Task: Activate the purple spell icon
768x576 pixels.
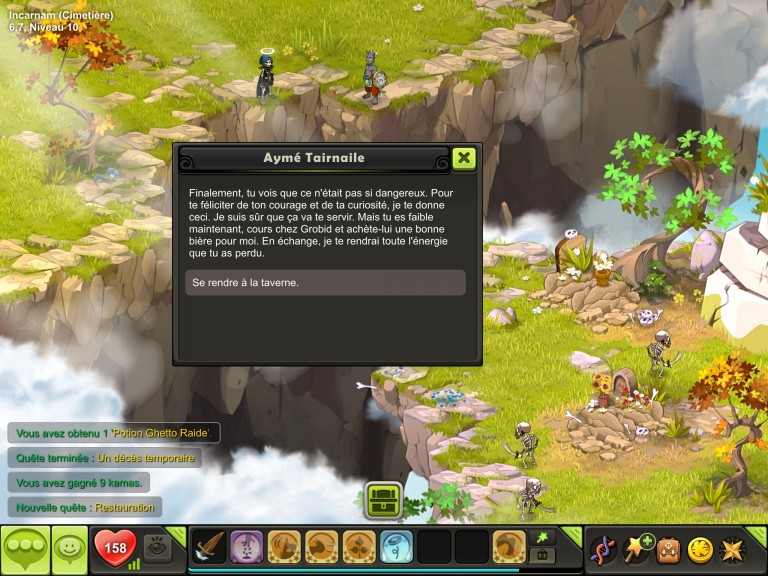Action: pos(246,547)
